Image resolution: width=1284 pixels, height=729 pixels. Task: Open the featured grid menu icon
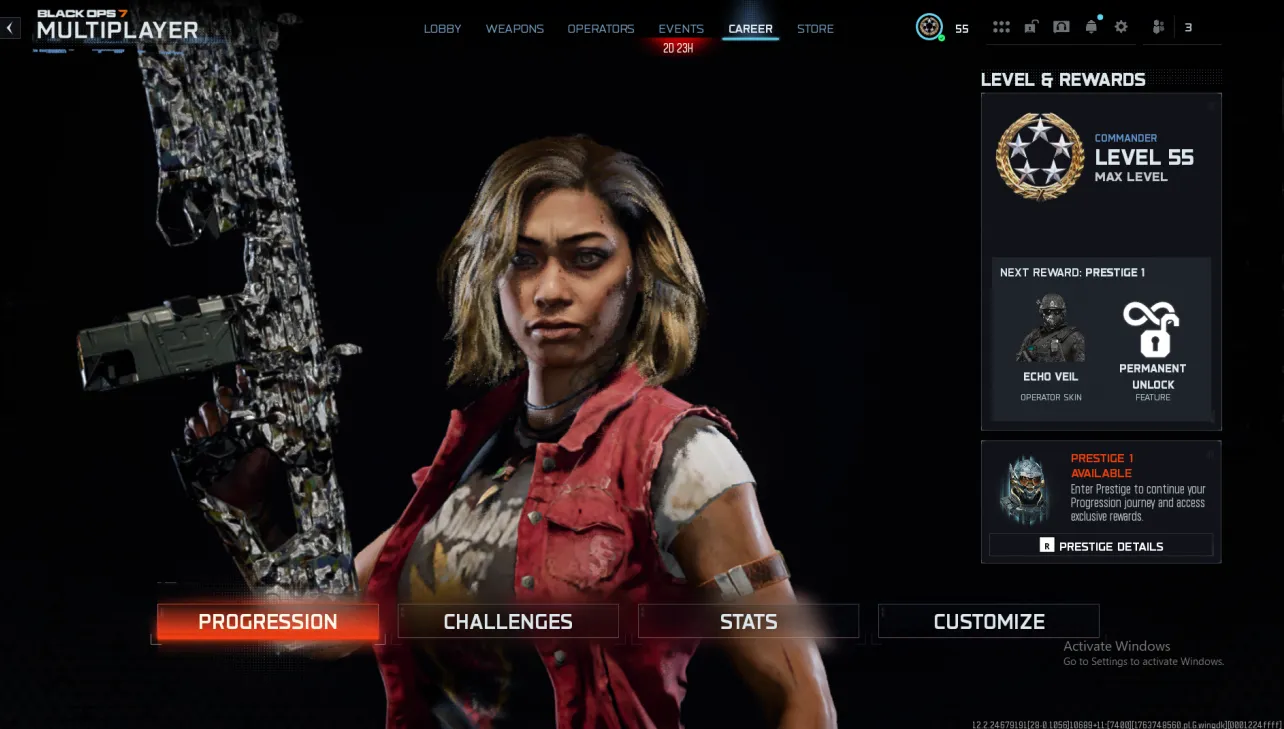[1001, 27]
